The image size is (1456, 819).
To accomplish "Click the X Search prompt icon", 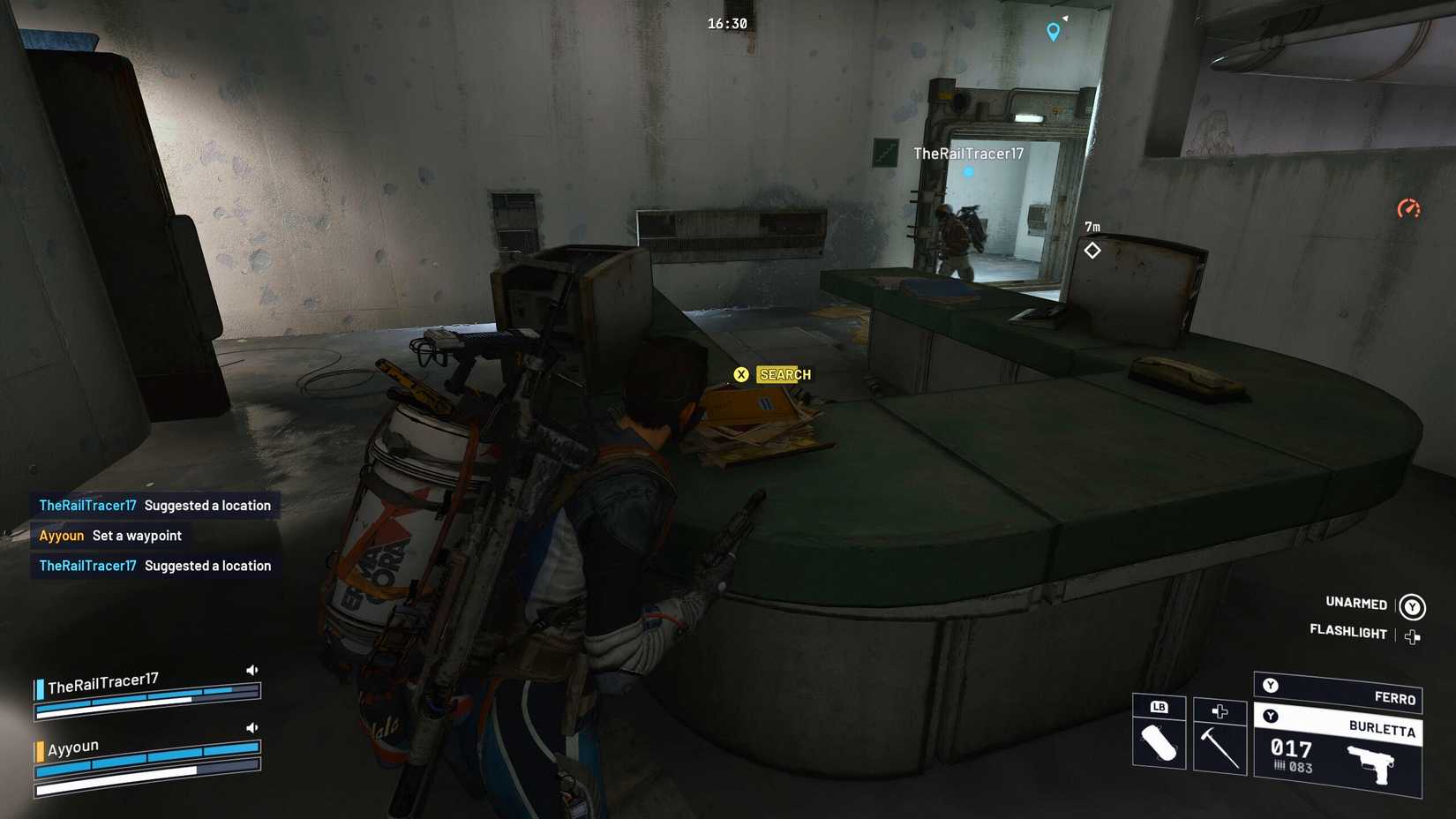I will (743, 374).
